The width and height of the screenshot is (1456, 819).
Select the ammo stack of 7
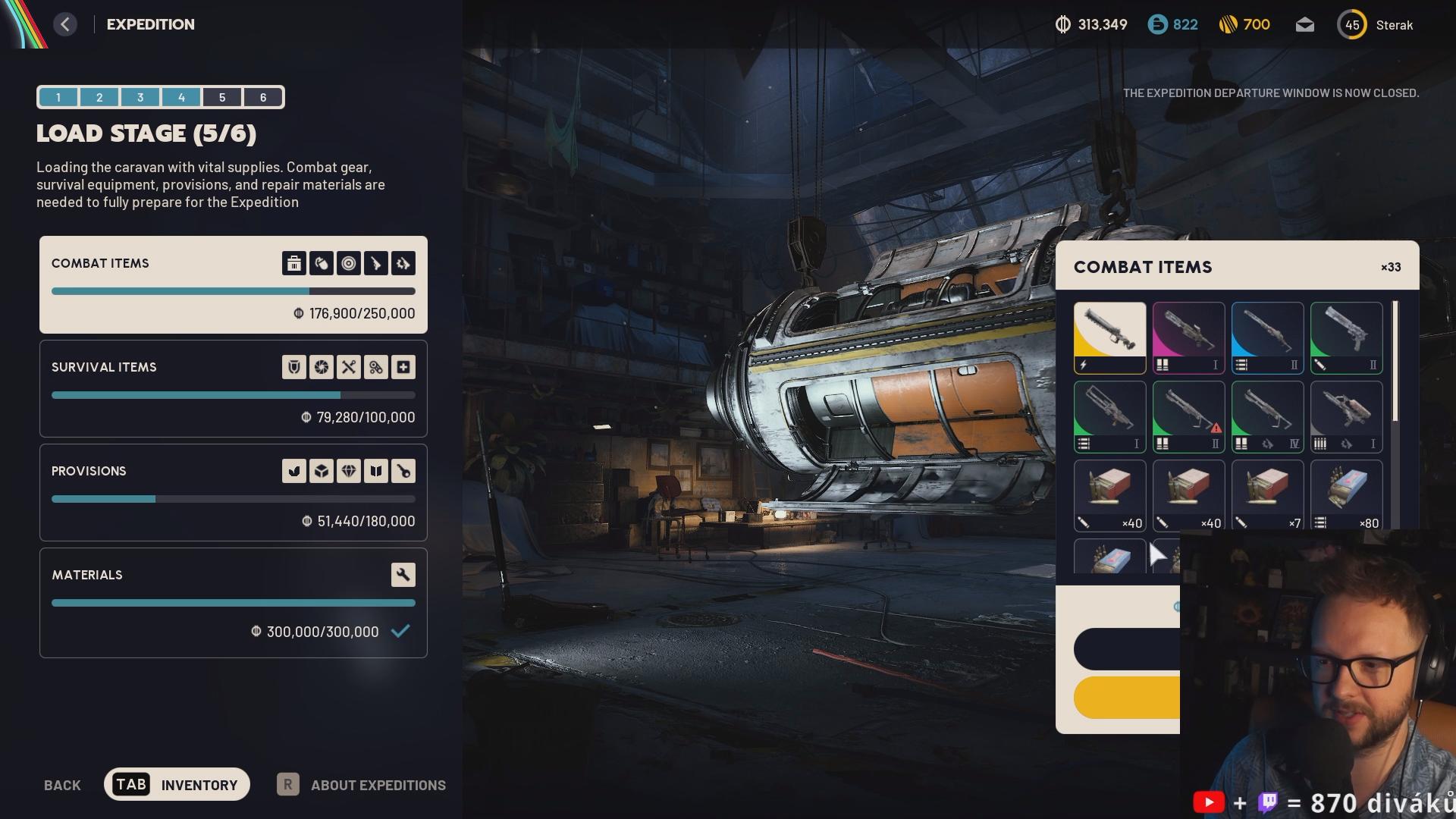tap(1267, 494)
